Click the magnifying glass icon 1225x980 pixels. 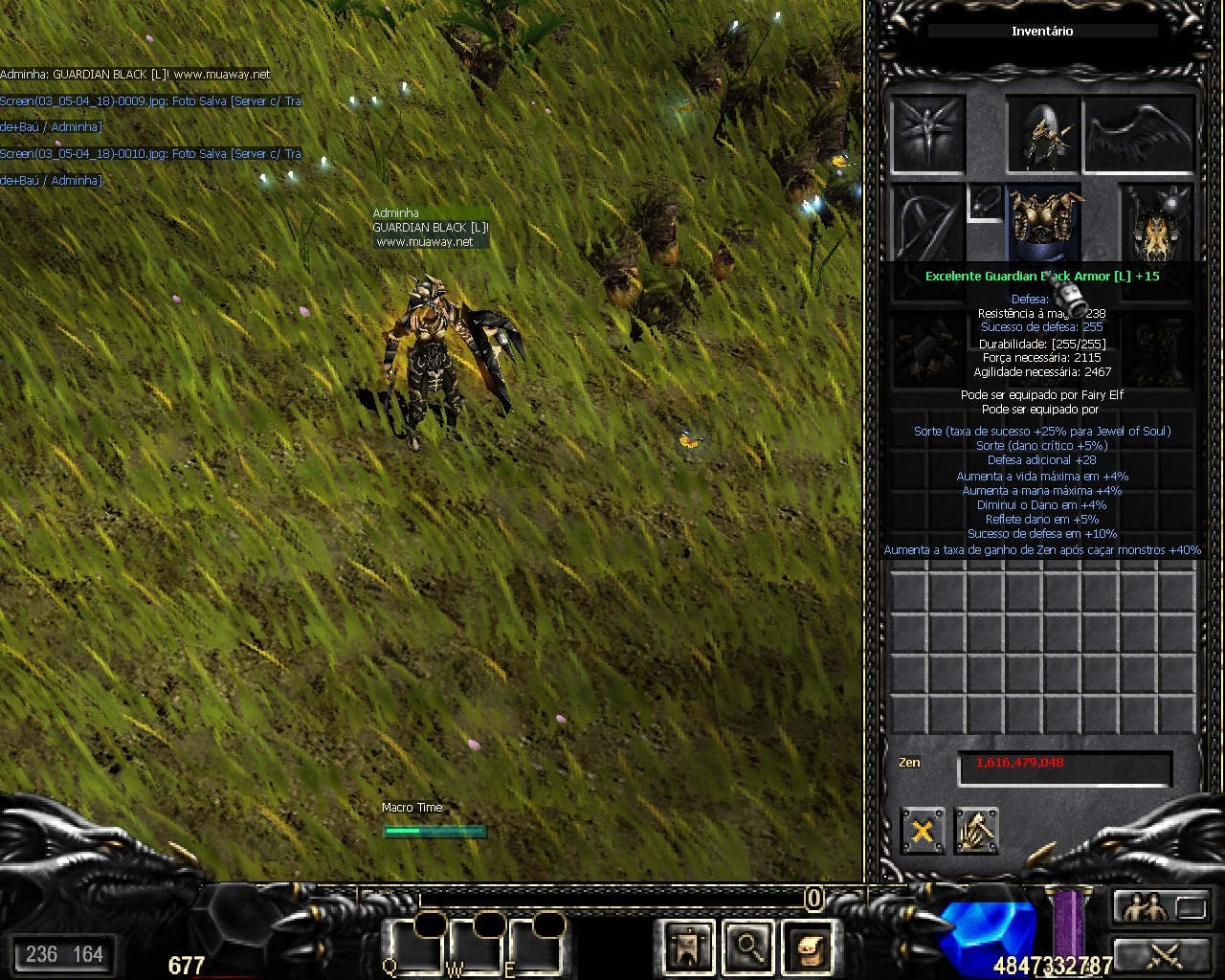click(748, 947)
